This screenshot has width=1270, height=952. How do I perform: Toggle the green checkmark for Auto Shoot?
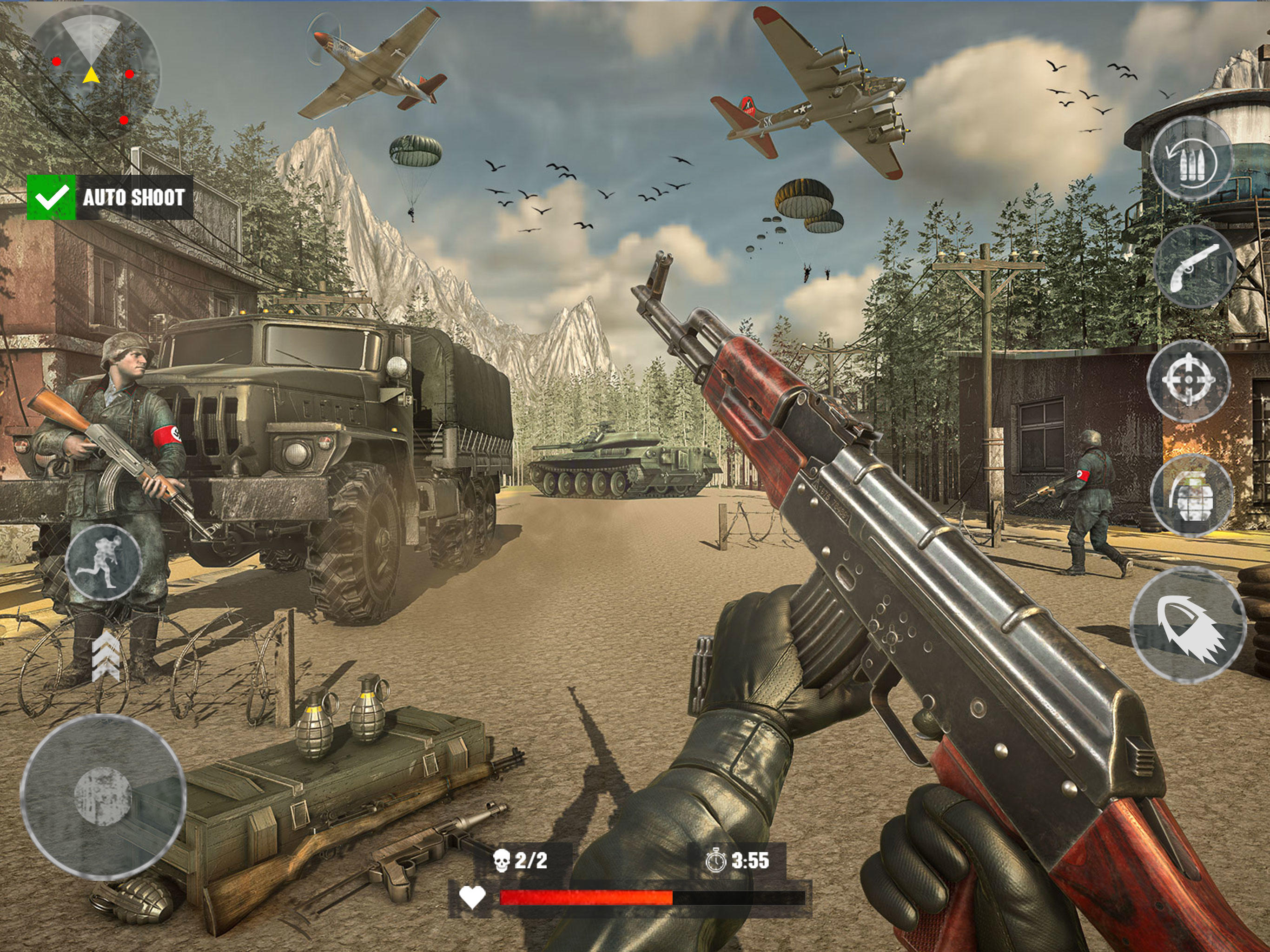tap(51, 198)
